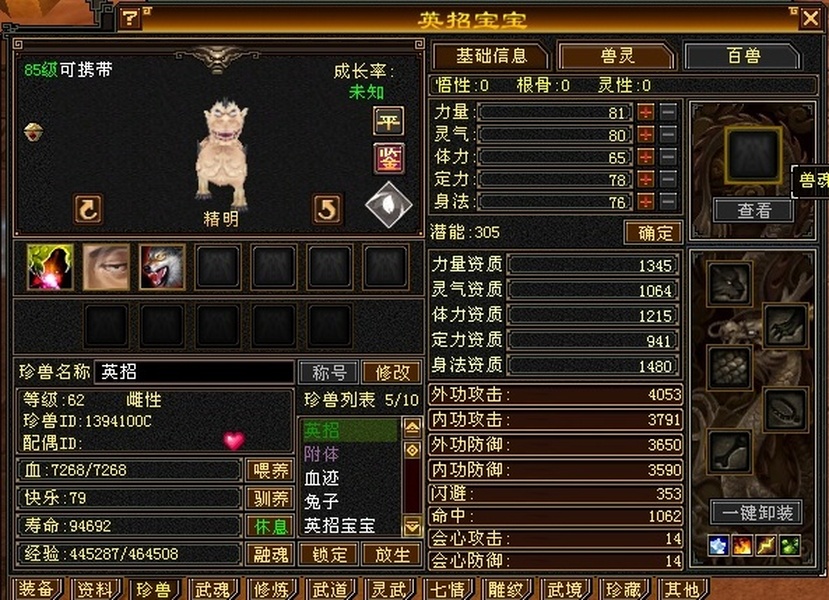Image resolution: width=829 pixels, height=600 pixels.
Task: Click the 休息 rest button
Action: 268,526
